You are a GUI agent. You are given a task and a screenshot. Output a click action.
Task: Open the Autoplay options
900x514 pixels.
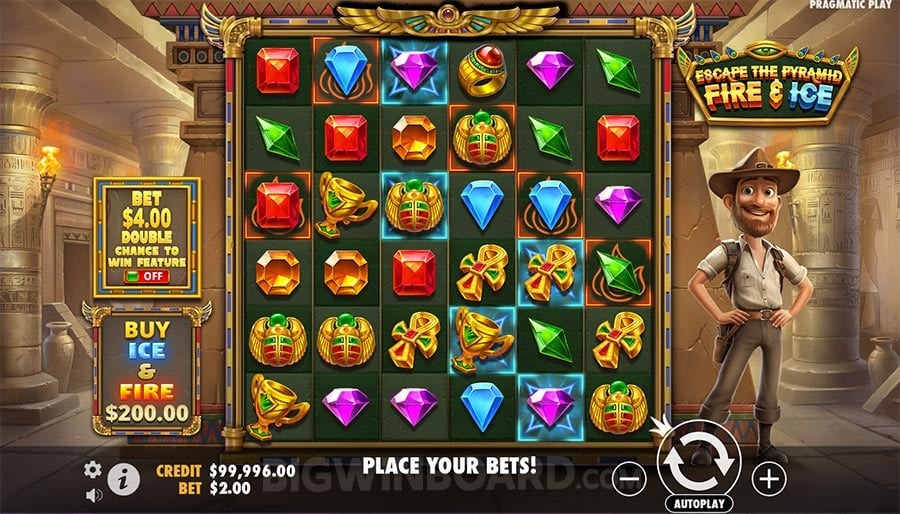pos(699,503)
